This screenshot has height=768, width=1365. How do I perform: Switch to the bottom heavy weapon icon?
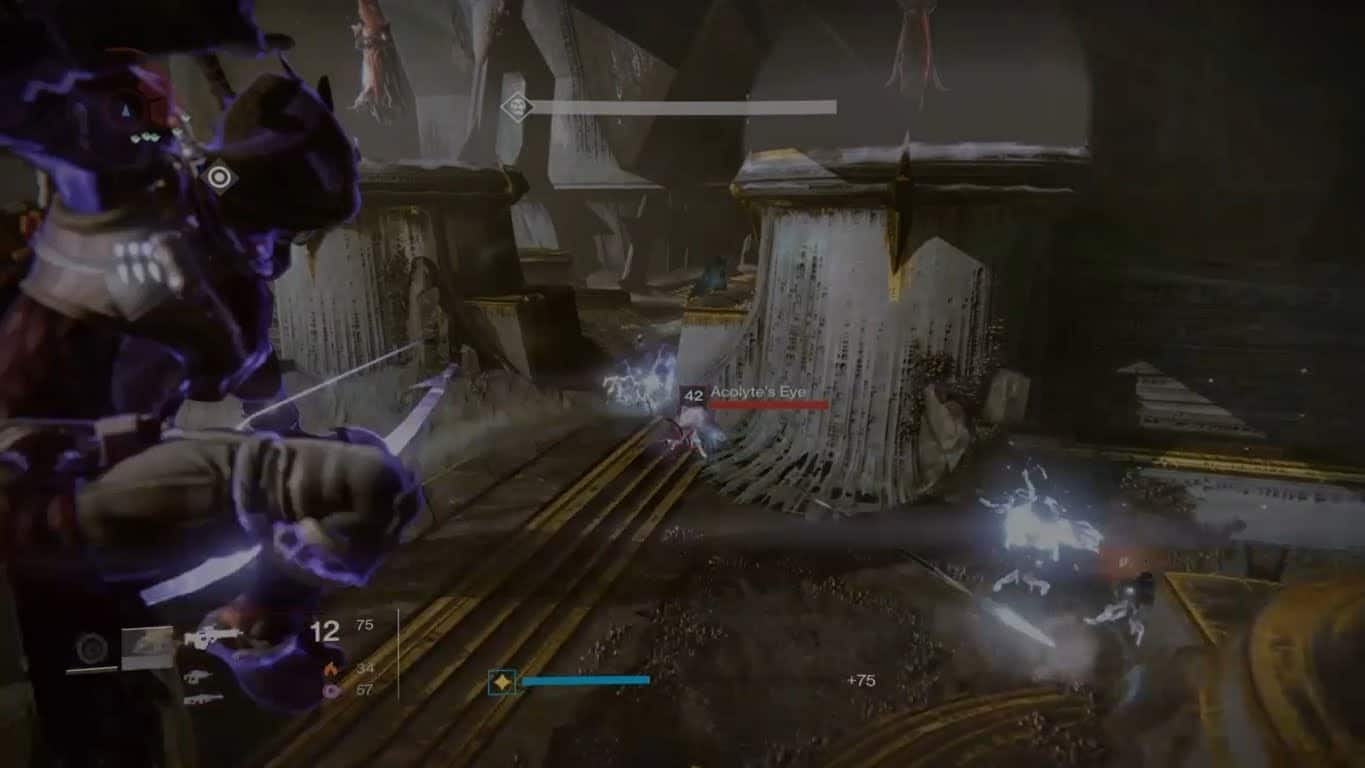click(204, 699)
